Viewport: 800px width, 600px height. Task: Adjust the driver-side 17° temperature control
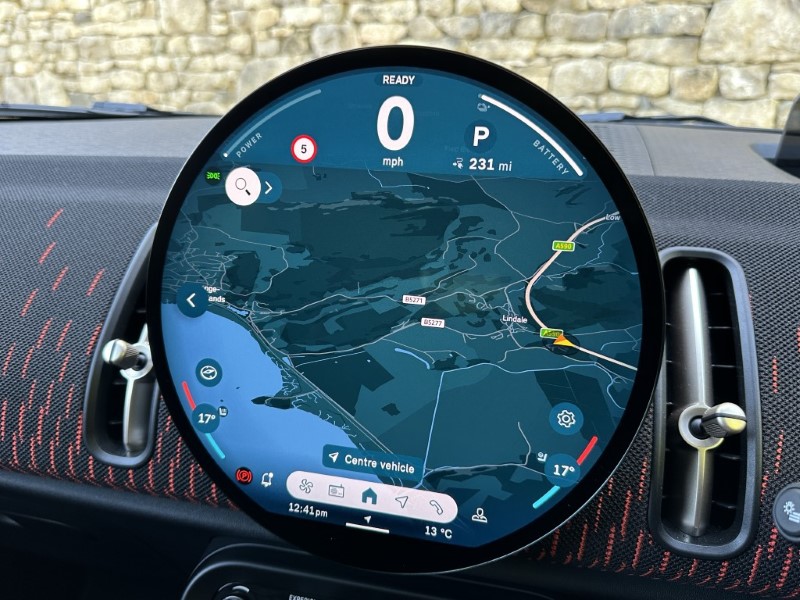[x=207, y=417]
